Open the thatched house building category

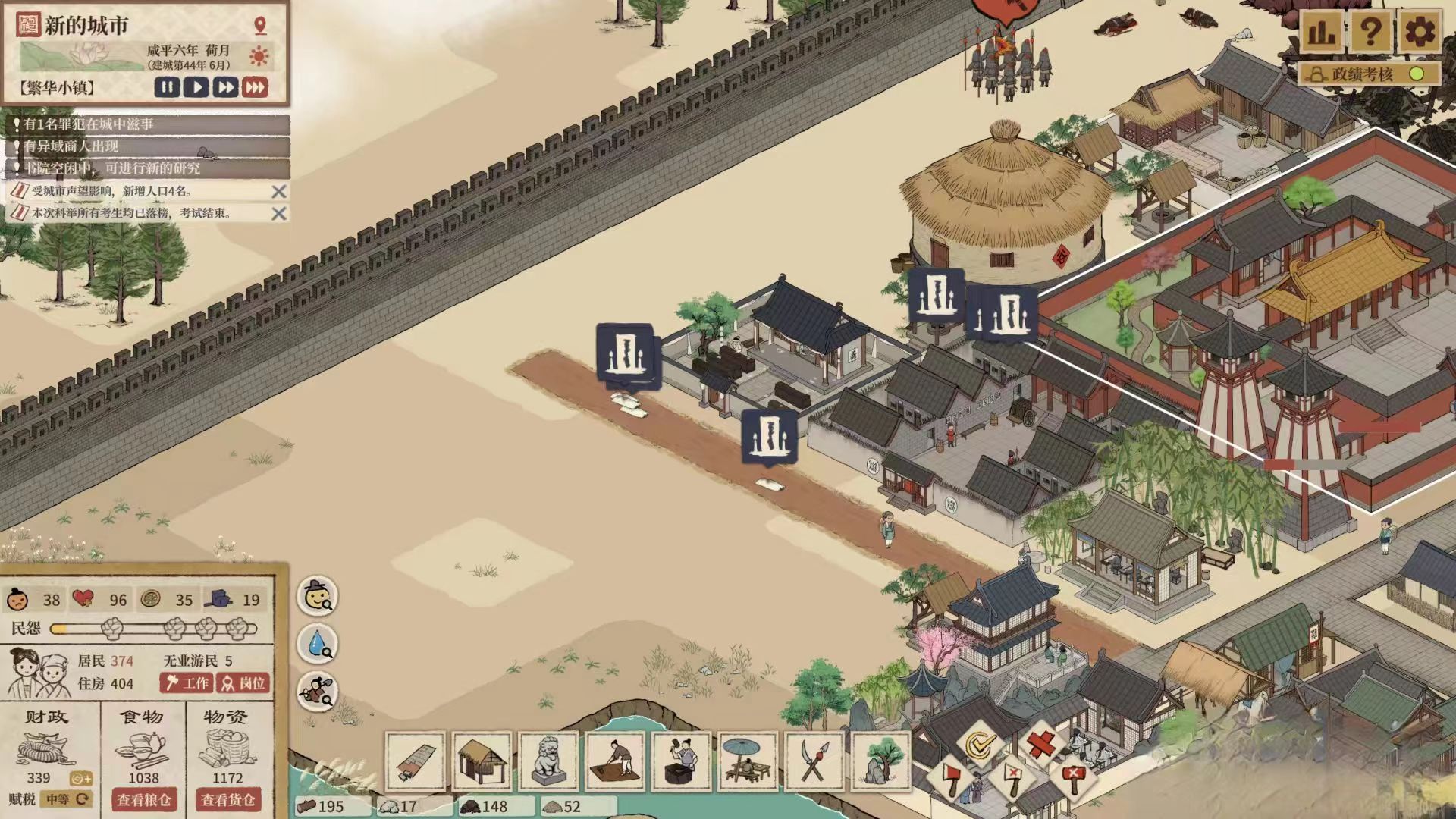click(482, 761)
